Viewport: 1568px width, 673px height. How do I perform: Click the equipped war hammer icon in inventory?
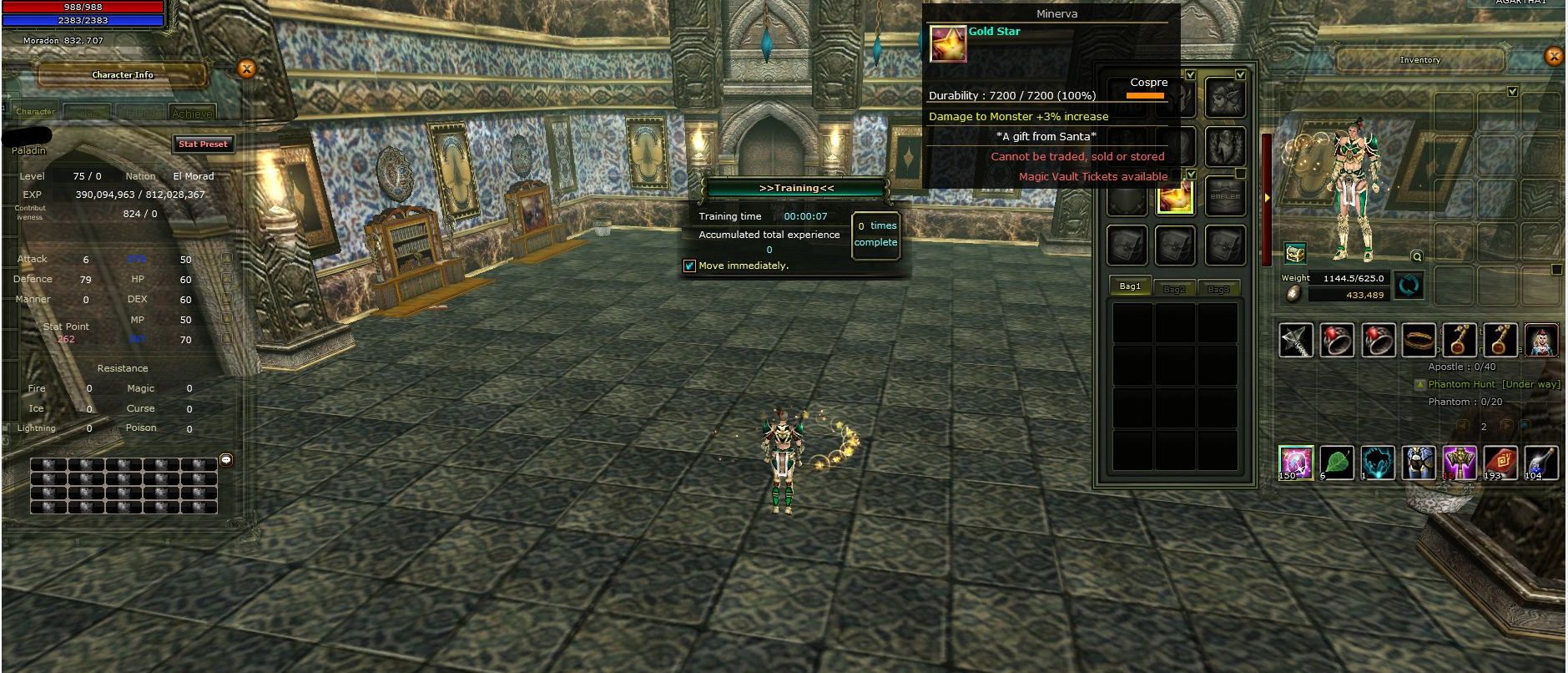tap(1296, 341)
